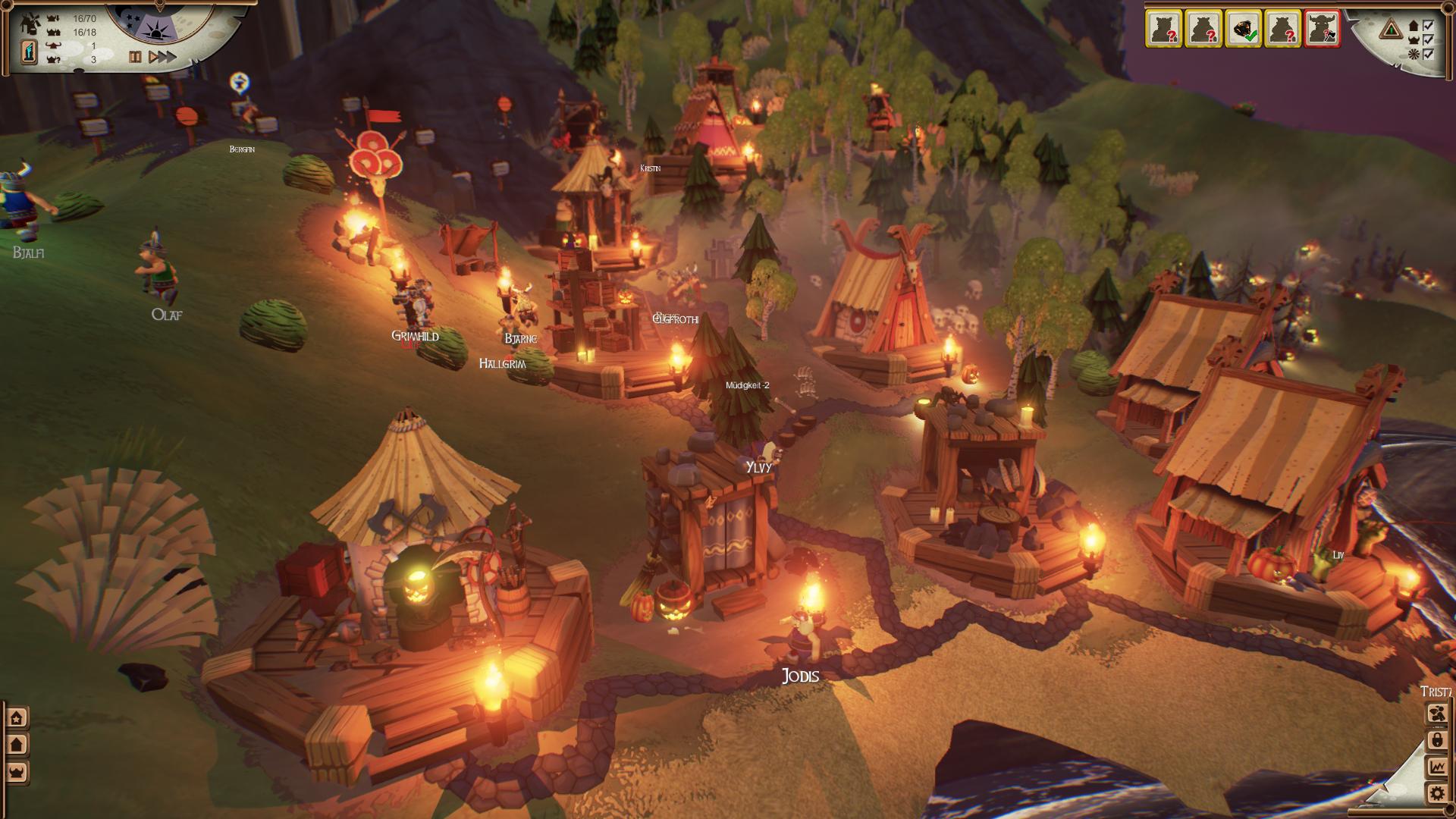
Task: Open the statistics graph panel
Action: pos(1436,767)
